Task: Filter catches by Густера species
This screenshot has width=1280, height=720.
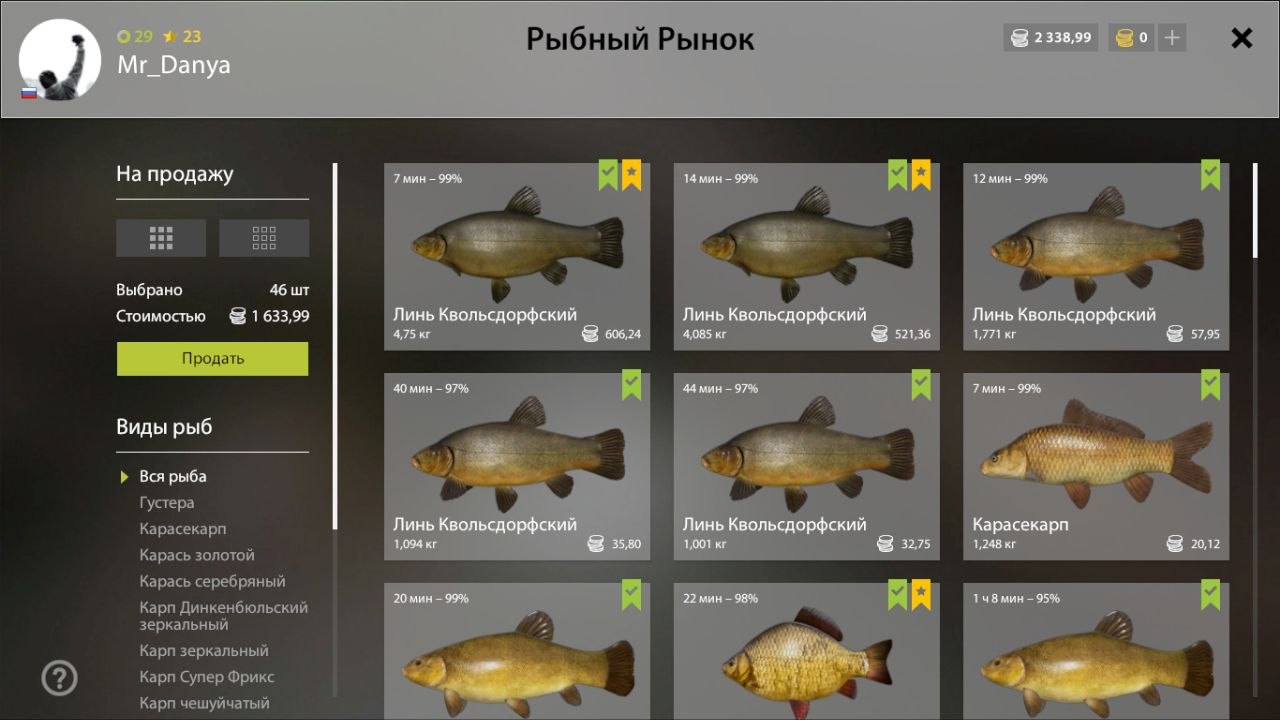Action: 167,503
